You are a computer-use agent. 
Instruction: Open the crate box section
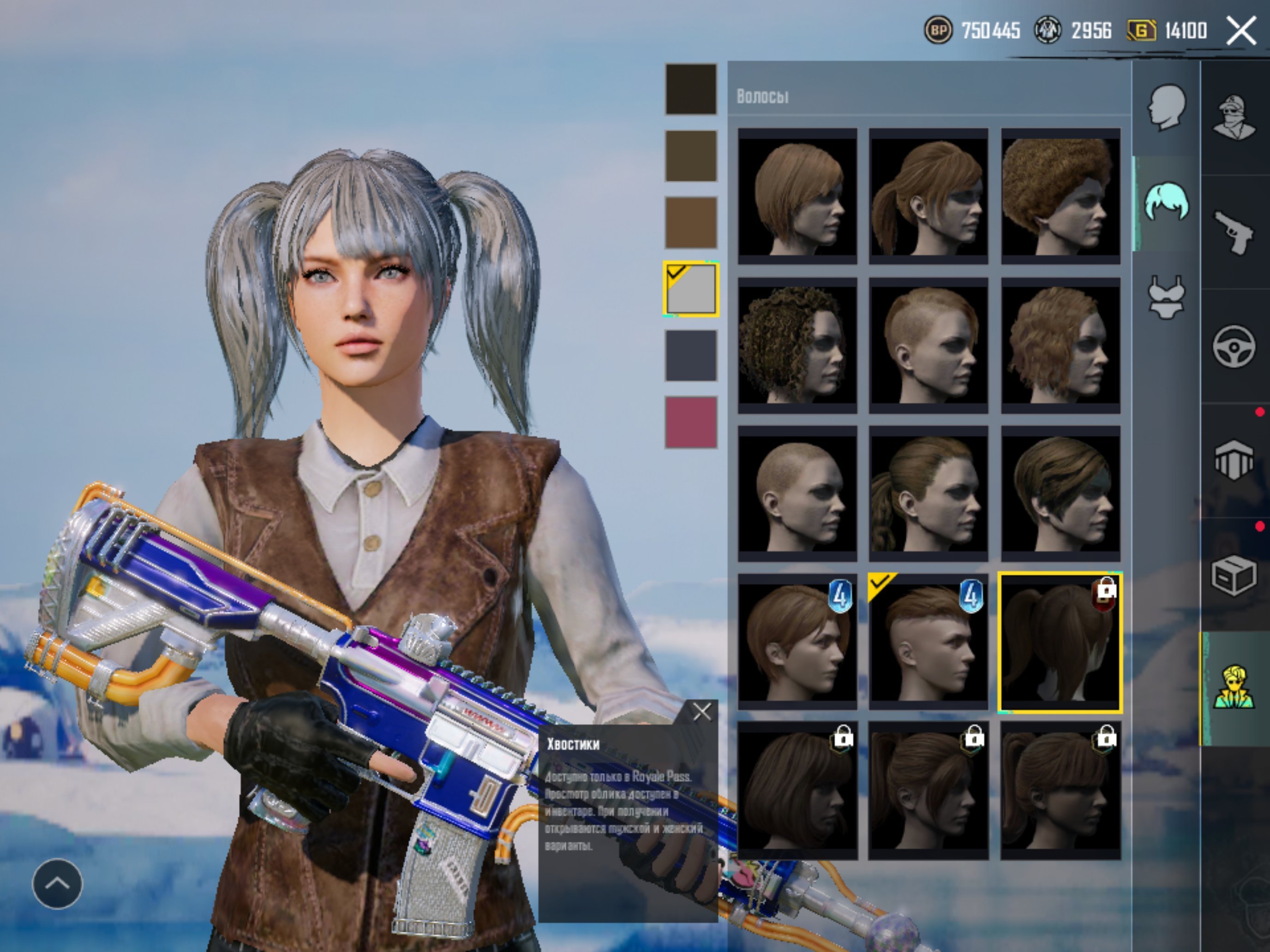[1234, 576]
